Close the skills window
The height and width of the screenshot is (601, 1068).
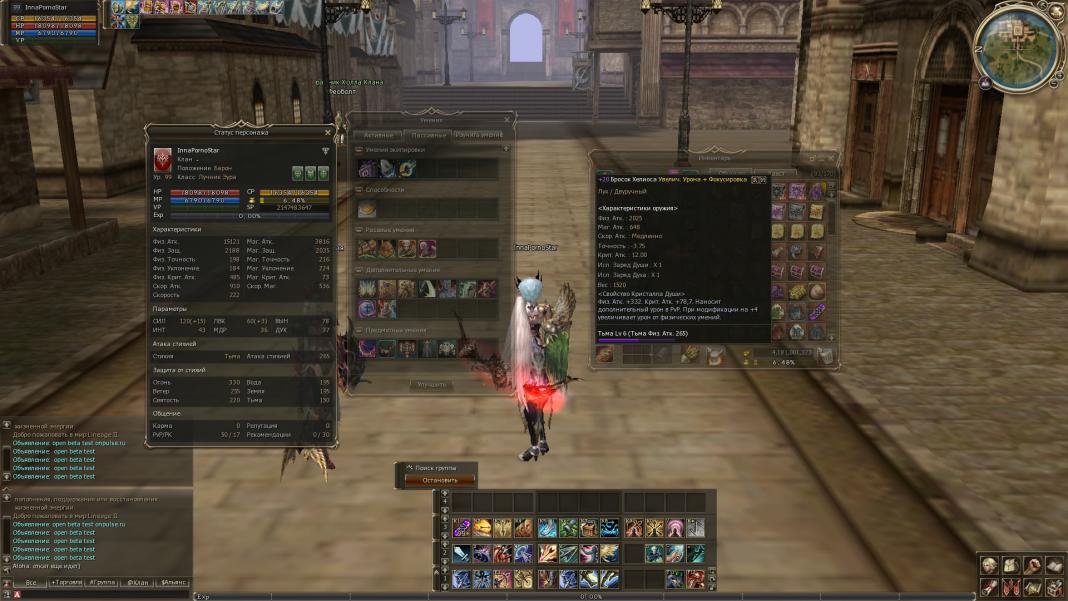point(507,120)
